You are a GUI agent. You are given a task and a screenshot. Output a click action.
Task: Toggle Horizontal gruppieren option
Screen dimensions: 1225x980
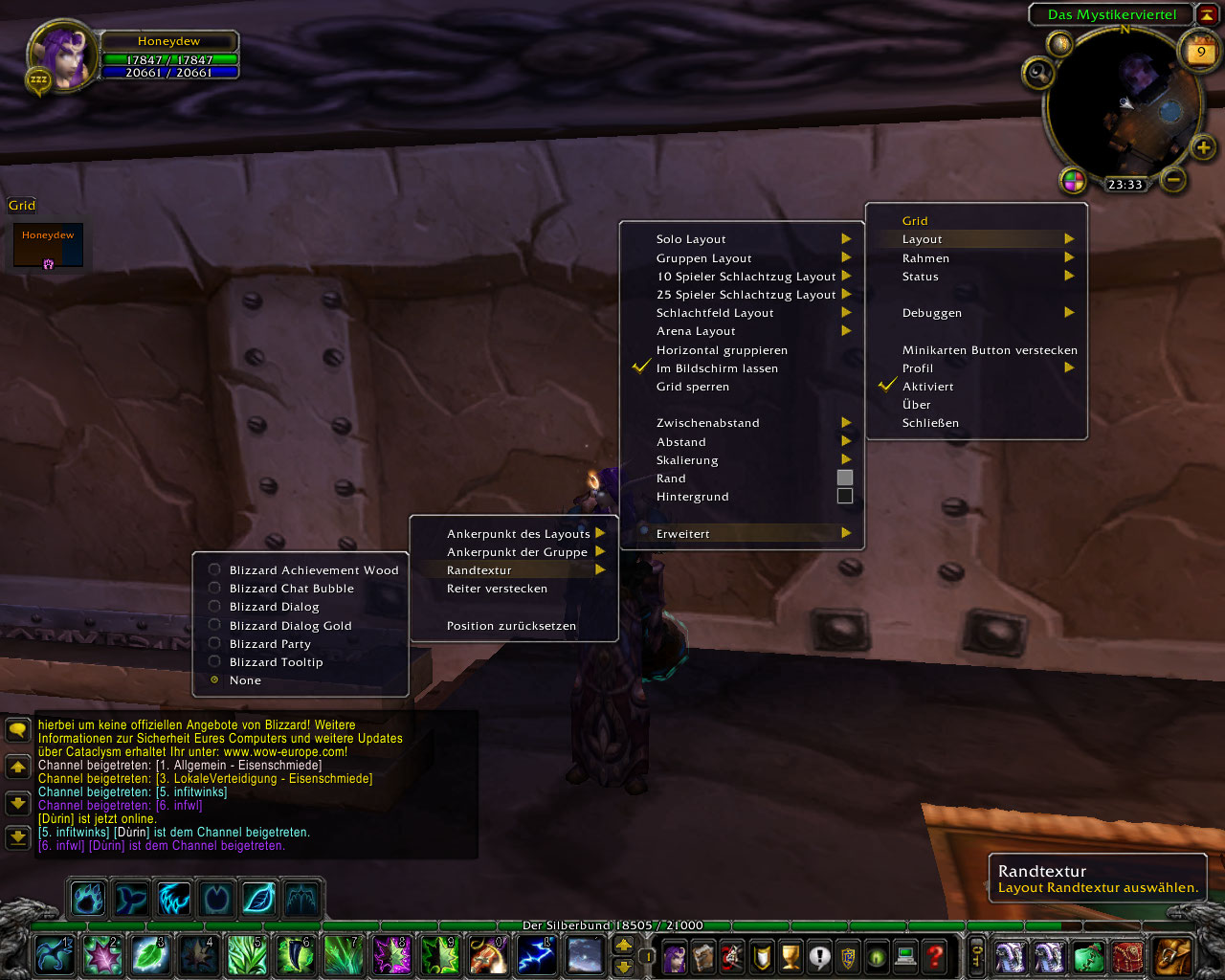coord(722,350)
